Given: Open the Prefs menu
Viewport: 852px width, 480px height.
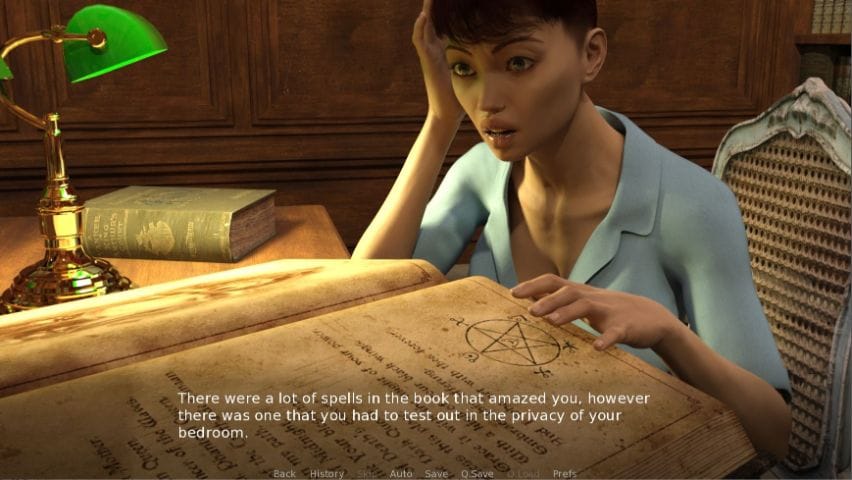Looking at the screenshot, I should coord(564,473).
